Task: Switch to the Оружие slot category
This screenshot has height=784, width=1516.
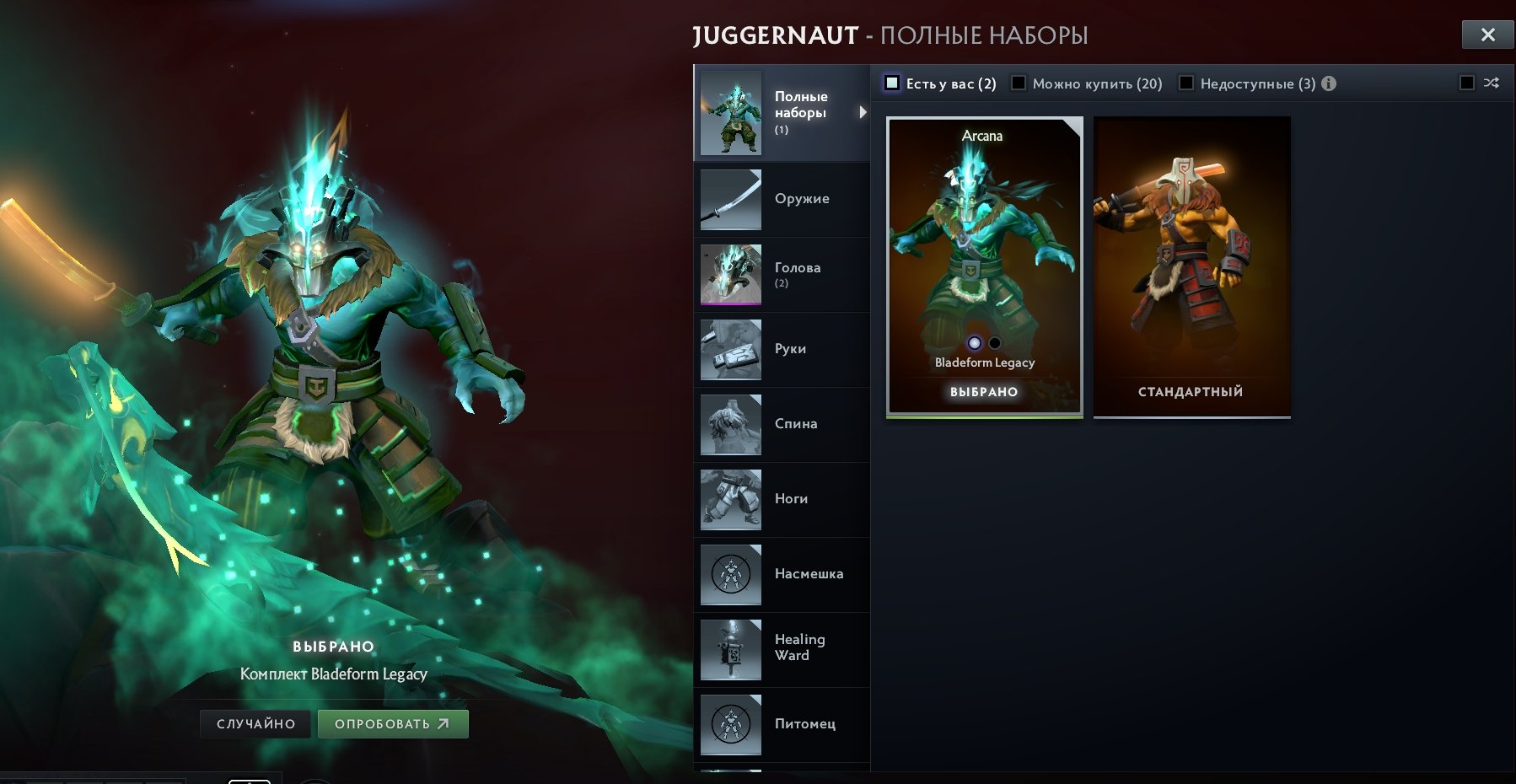Action: point(782,200)
